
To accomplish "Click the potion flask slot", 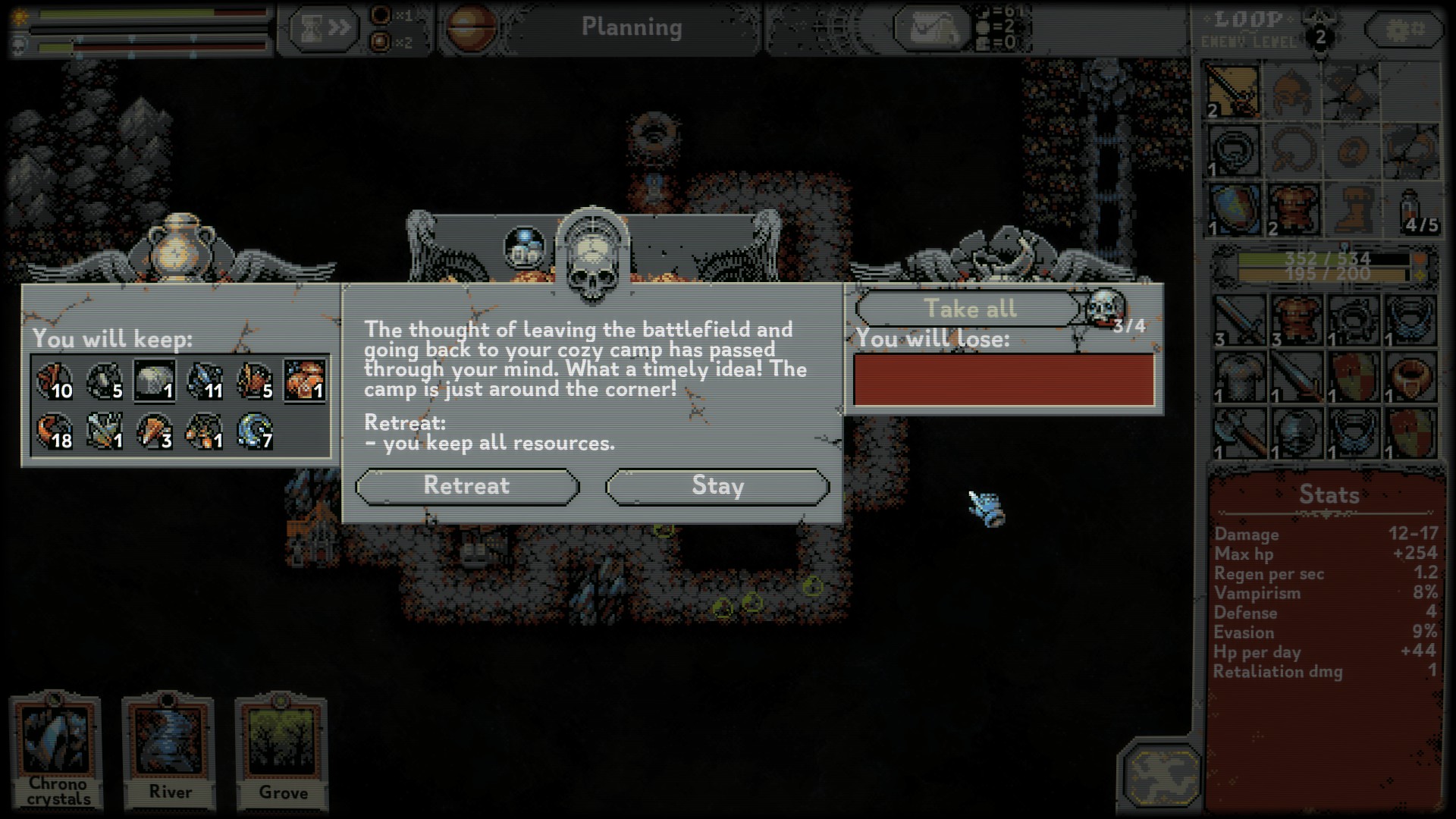I will [1411, 209].
